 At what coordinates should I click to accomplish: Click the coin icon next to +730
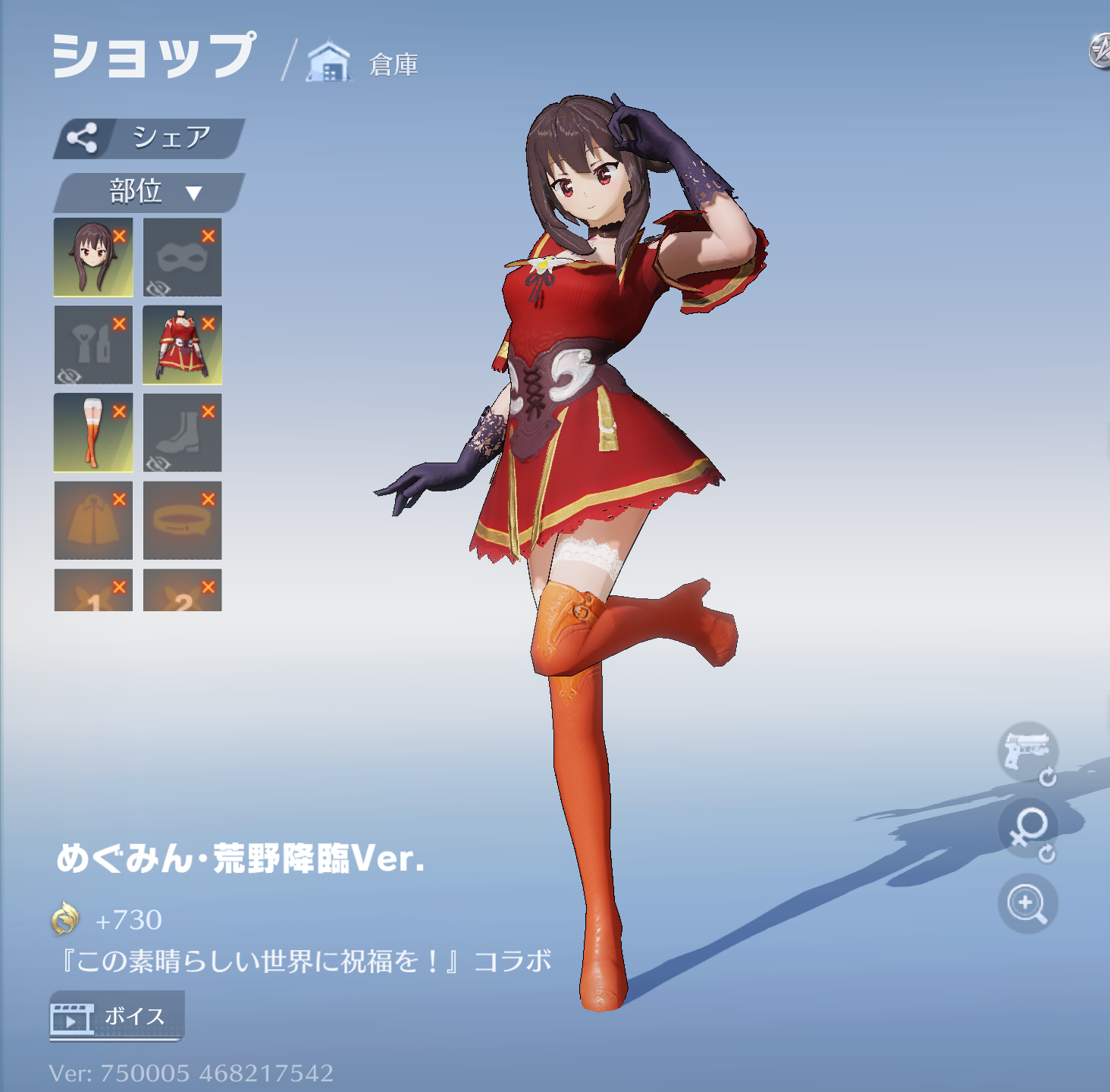pyautogui.click(x=68, y=921)
